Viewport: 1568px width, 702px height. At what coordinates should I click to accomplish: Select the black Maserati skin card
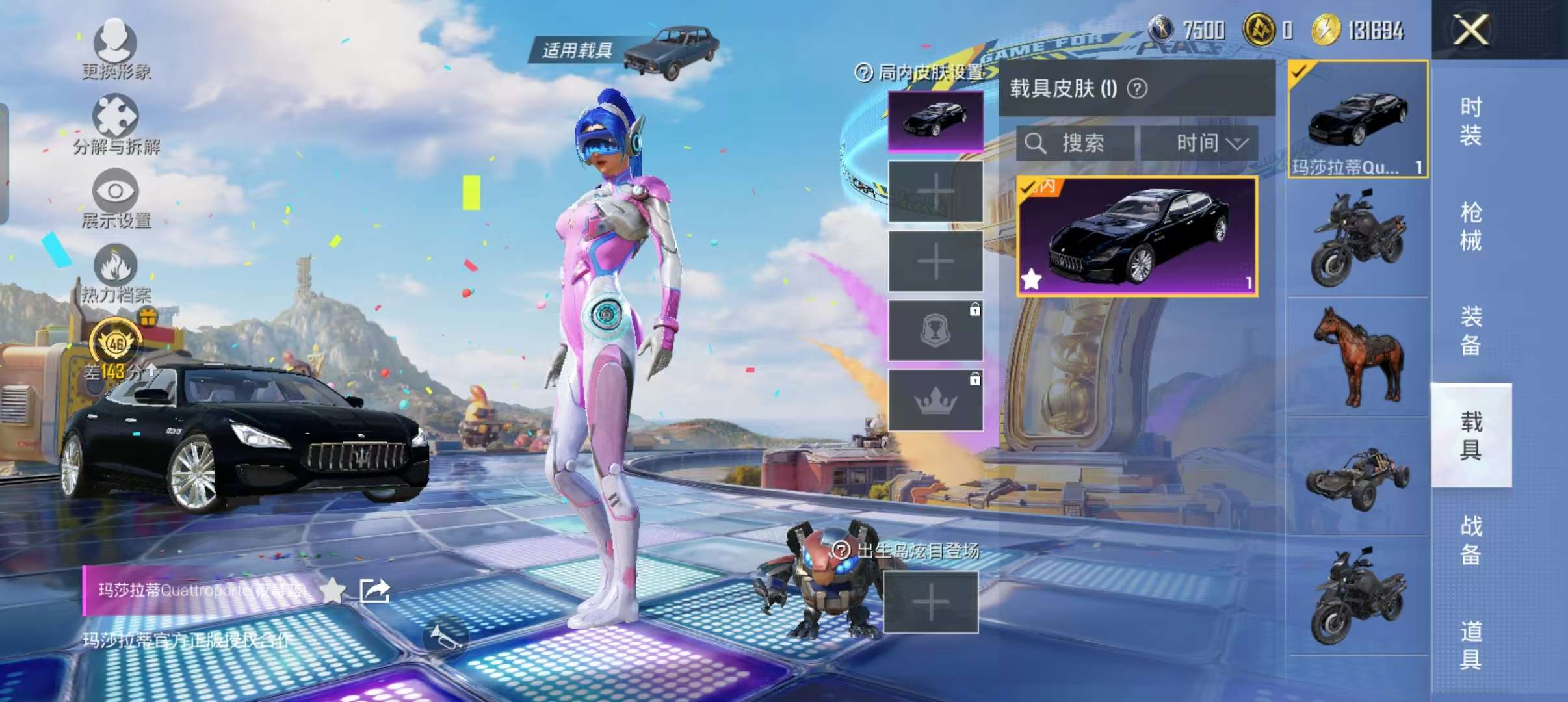pos(1137,237)
